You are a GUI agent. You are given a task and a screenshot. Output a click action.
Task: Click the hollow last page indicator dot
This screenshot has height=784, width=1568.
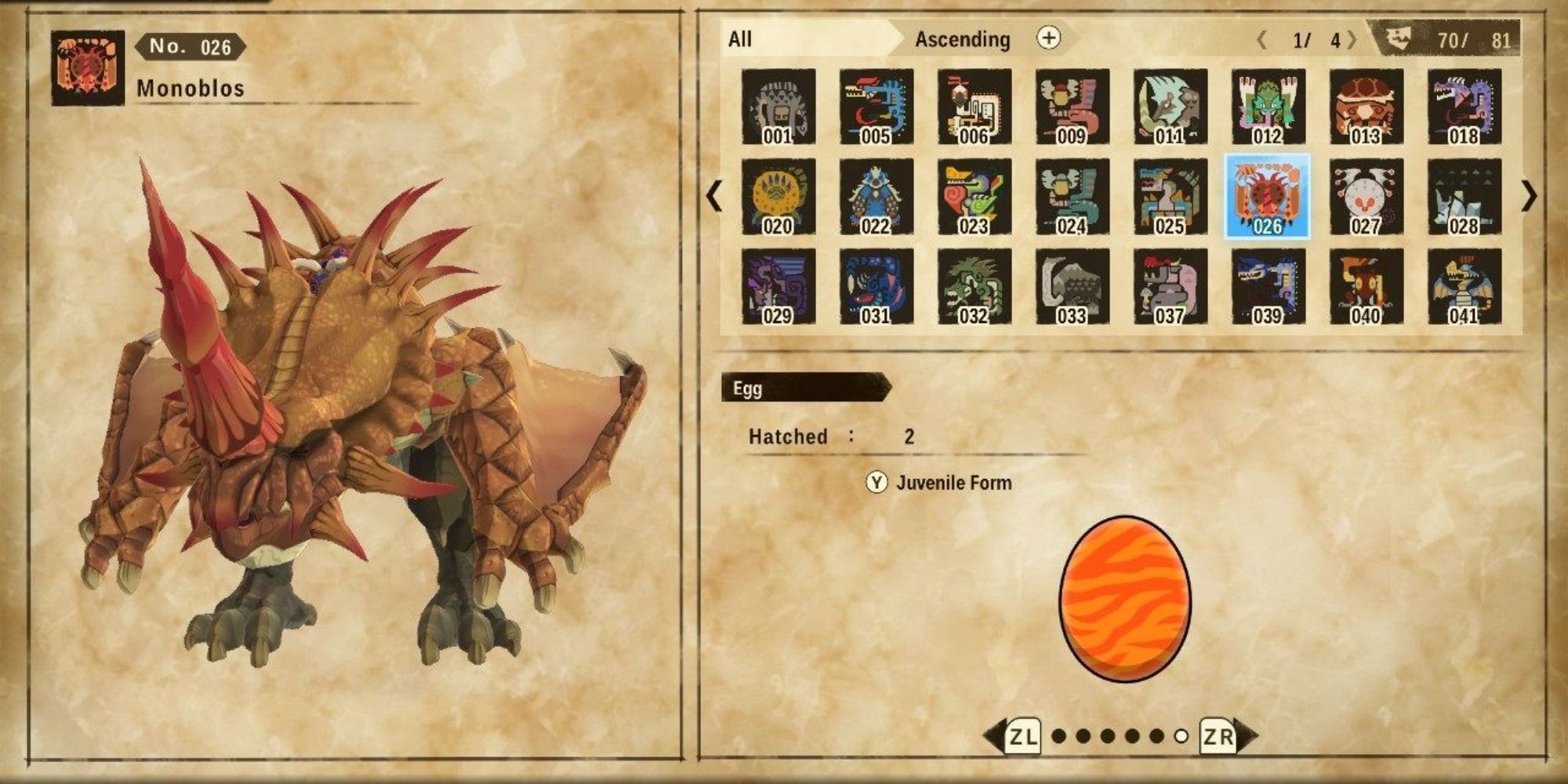click(1182, 736)
